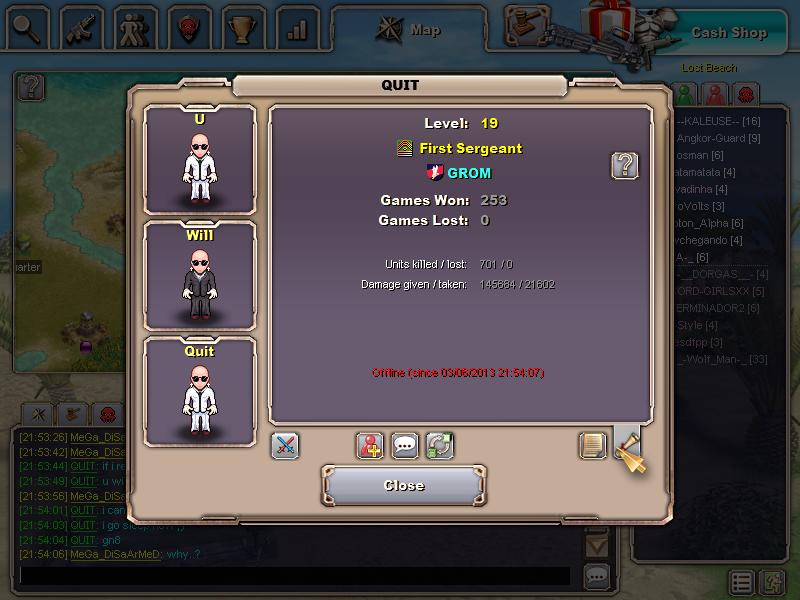Click the magnifying glass search tab
This screenshot has width=800, height=600.
(26, 29)
